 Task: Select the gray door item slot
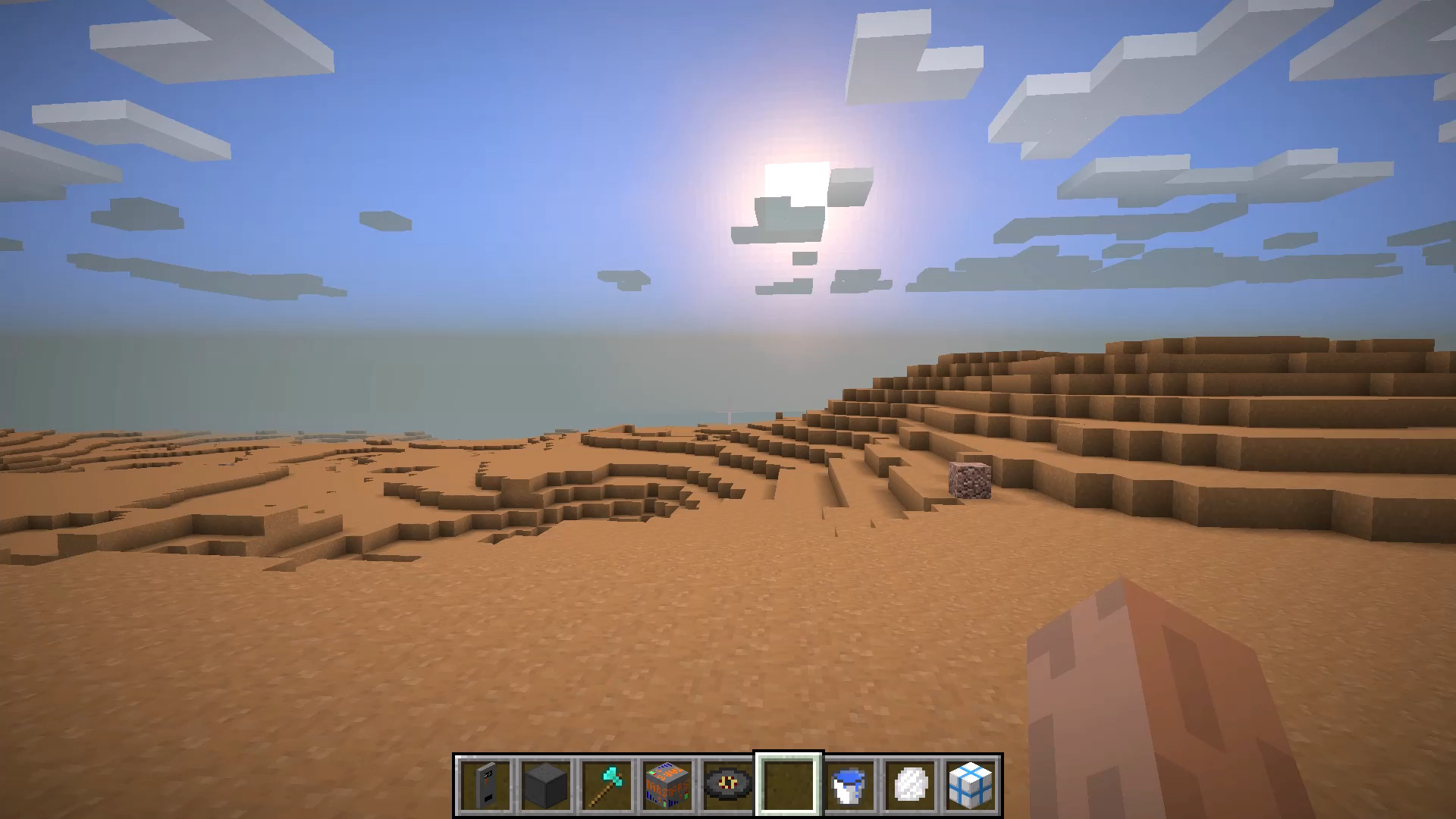point(485,785)
